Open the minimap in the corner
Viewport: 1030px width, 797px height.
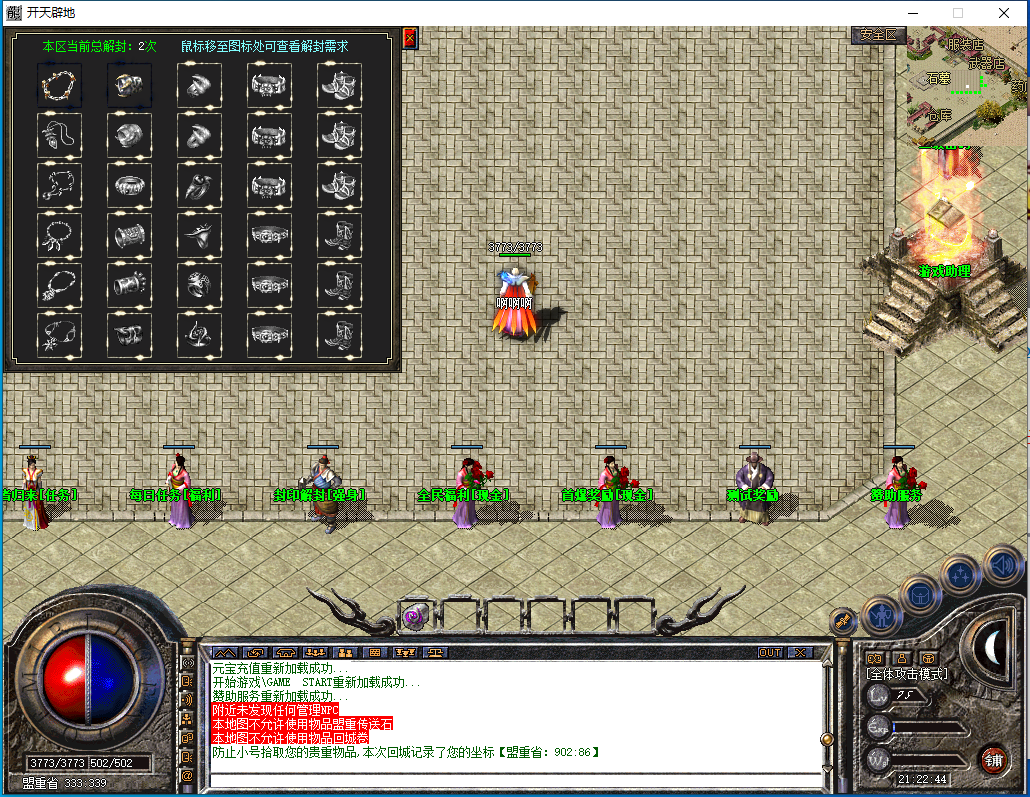pos(966,85)
